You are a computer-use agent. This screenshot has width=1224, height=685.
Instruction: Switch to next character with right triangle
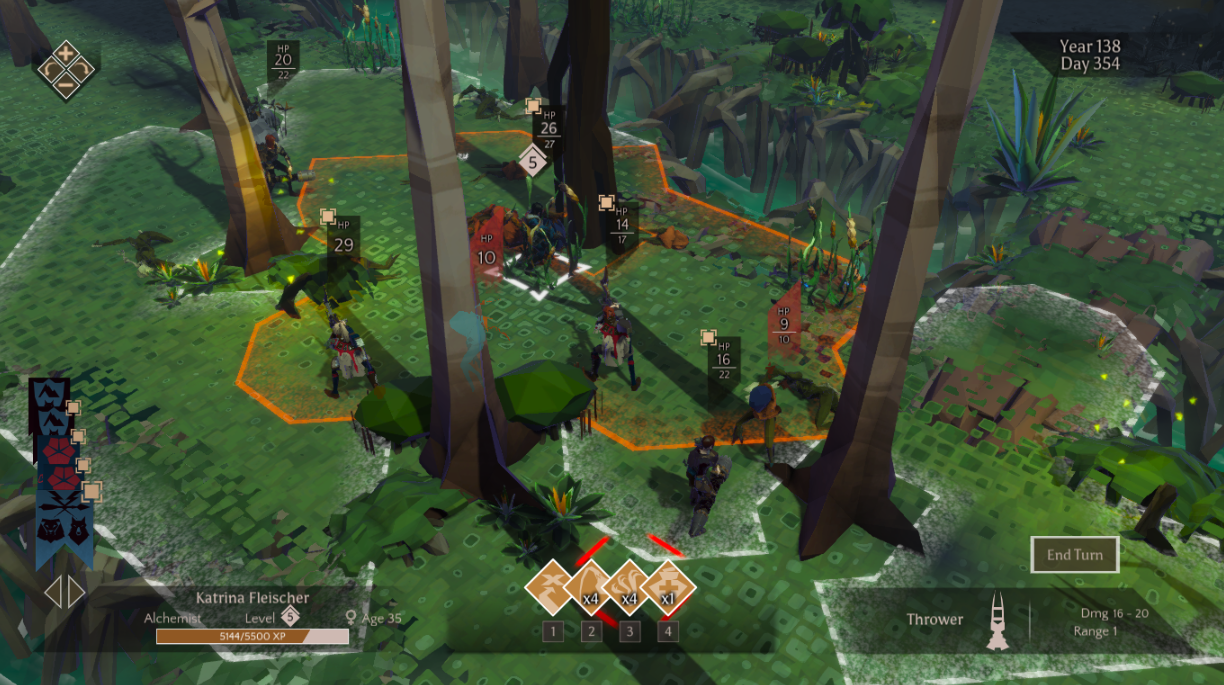[76, 592]
